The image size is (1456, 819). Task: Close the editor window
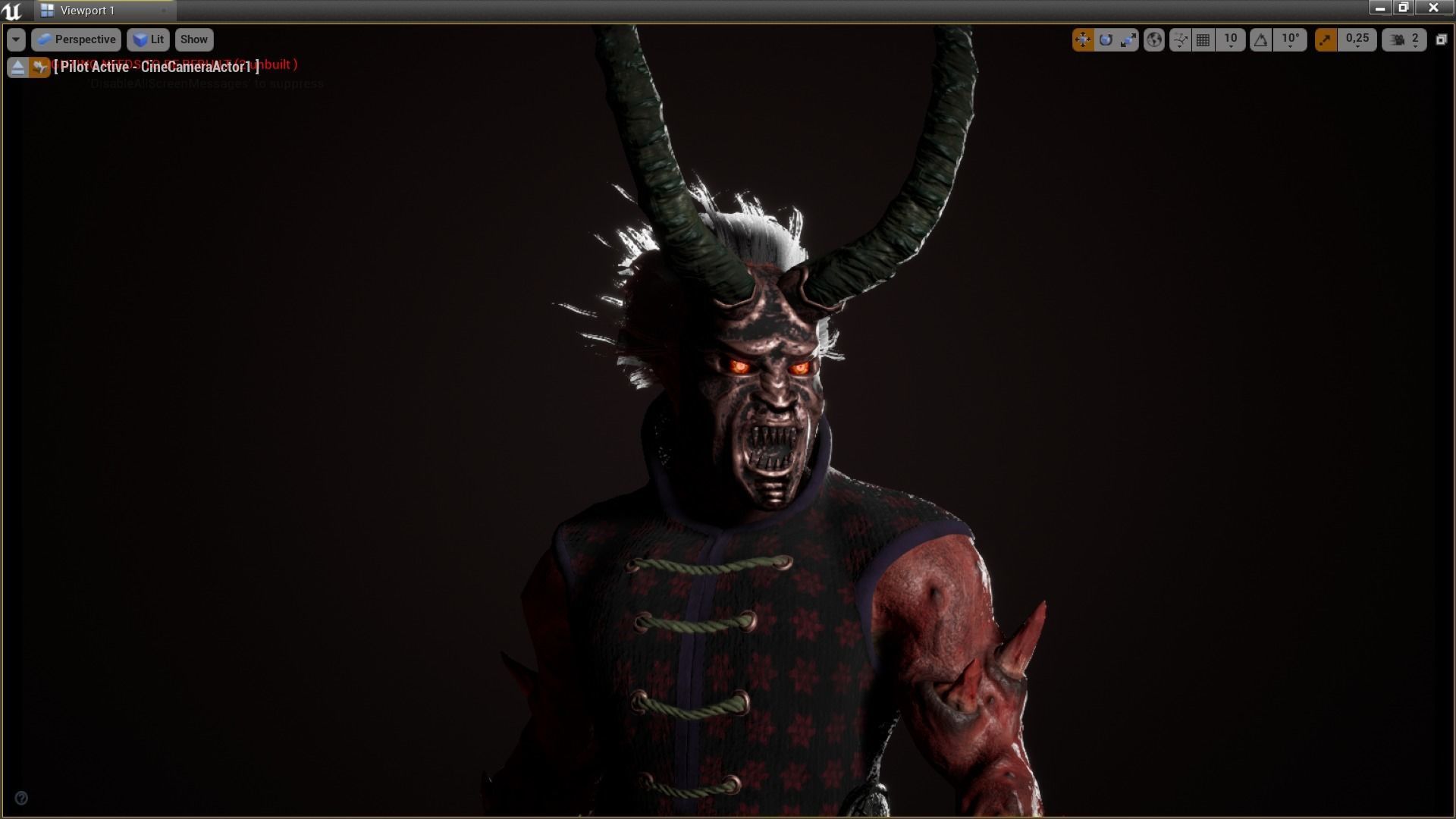coord(1432,8)
